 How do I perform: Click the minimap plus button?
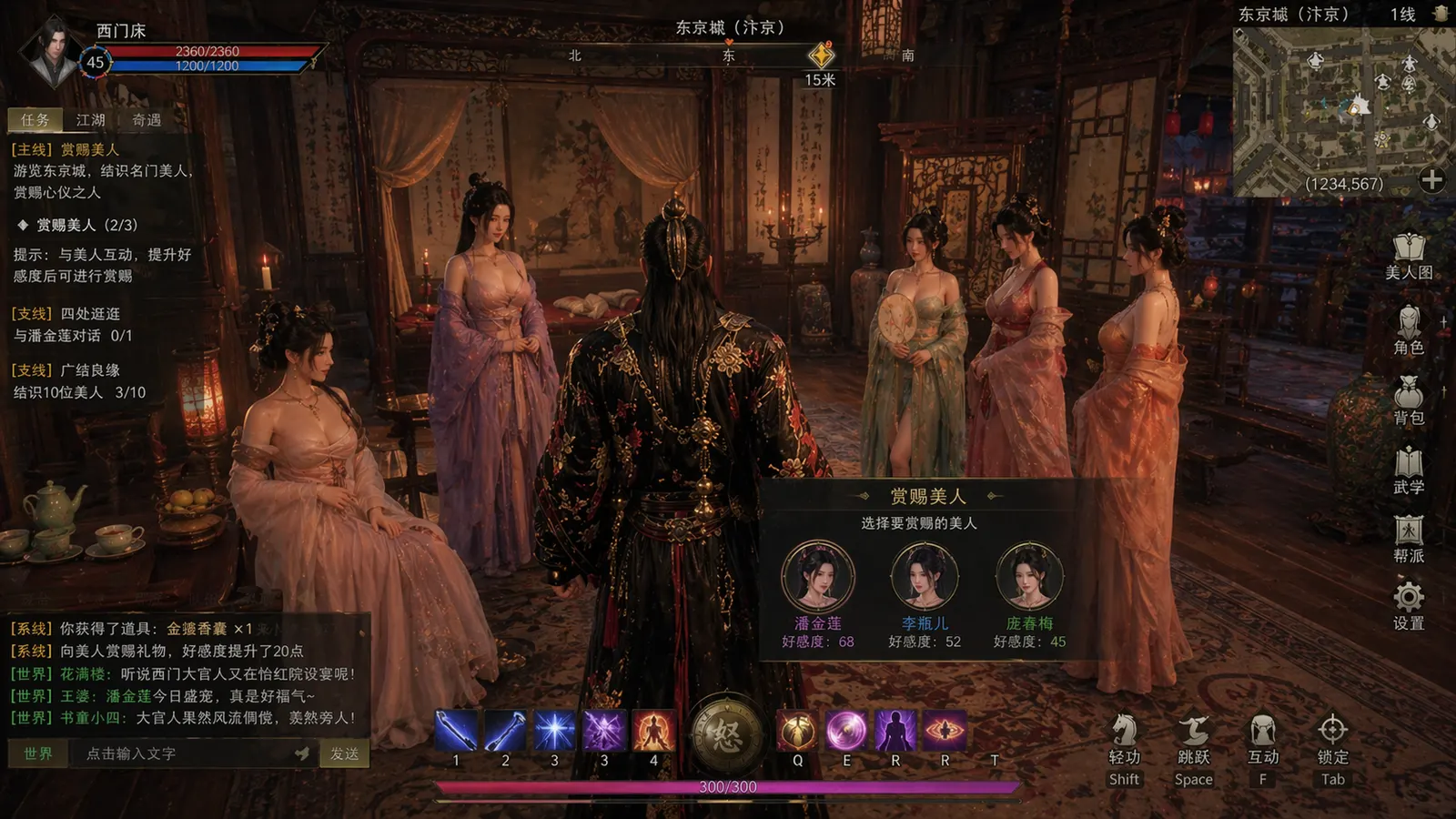click(x=1431, y=180)
